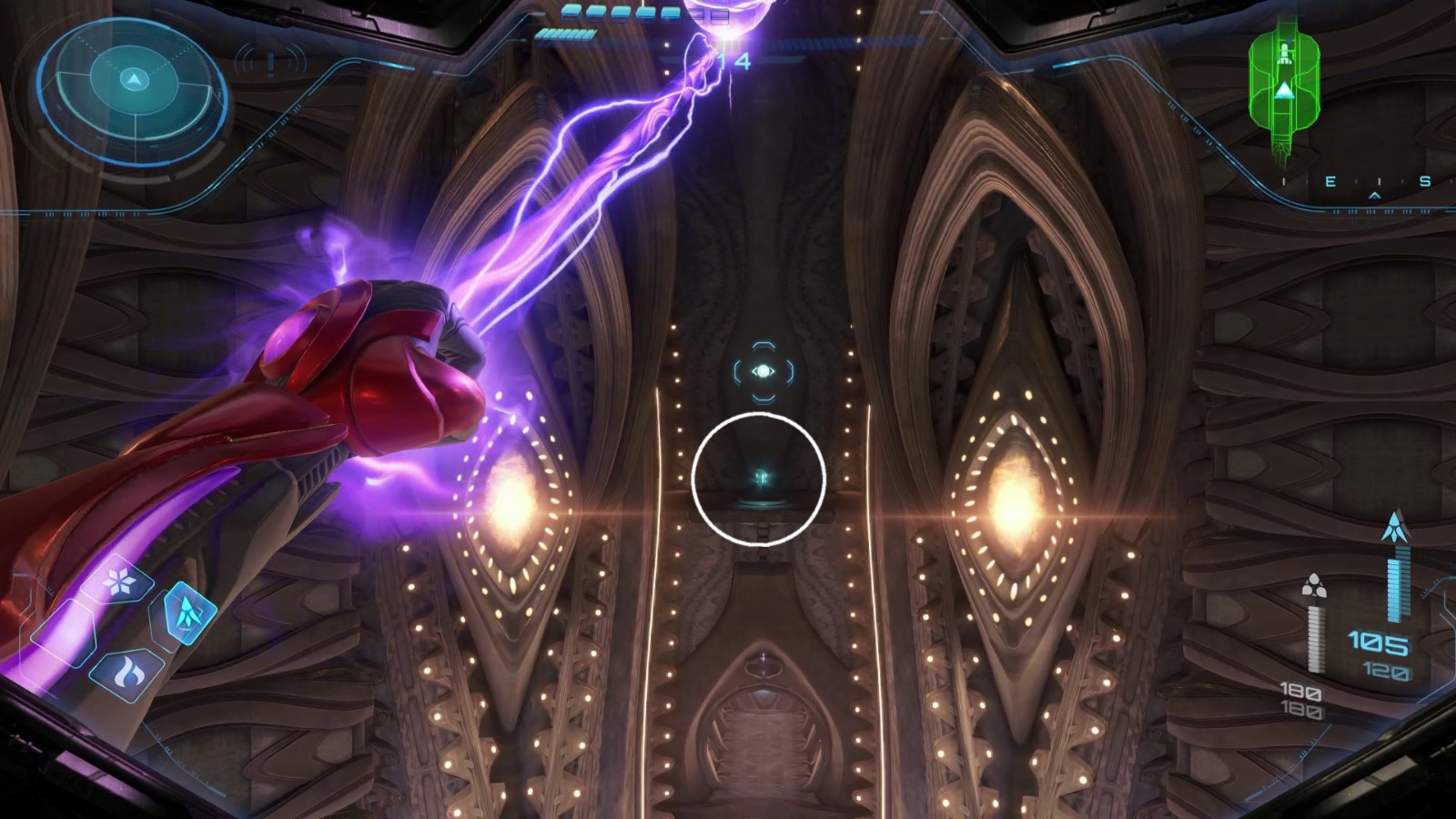This screenshot has height=819, width=1456.
Task: Click the warning exclamation icon near the minimap
Action: (269, 63)
